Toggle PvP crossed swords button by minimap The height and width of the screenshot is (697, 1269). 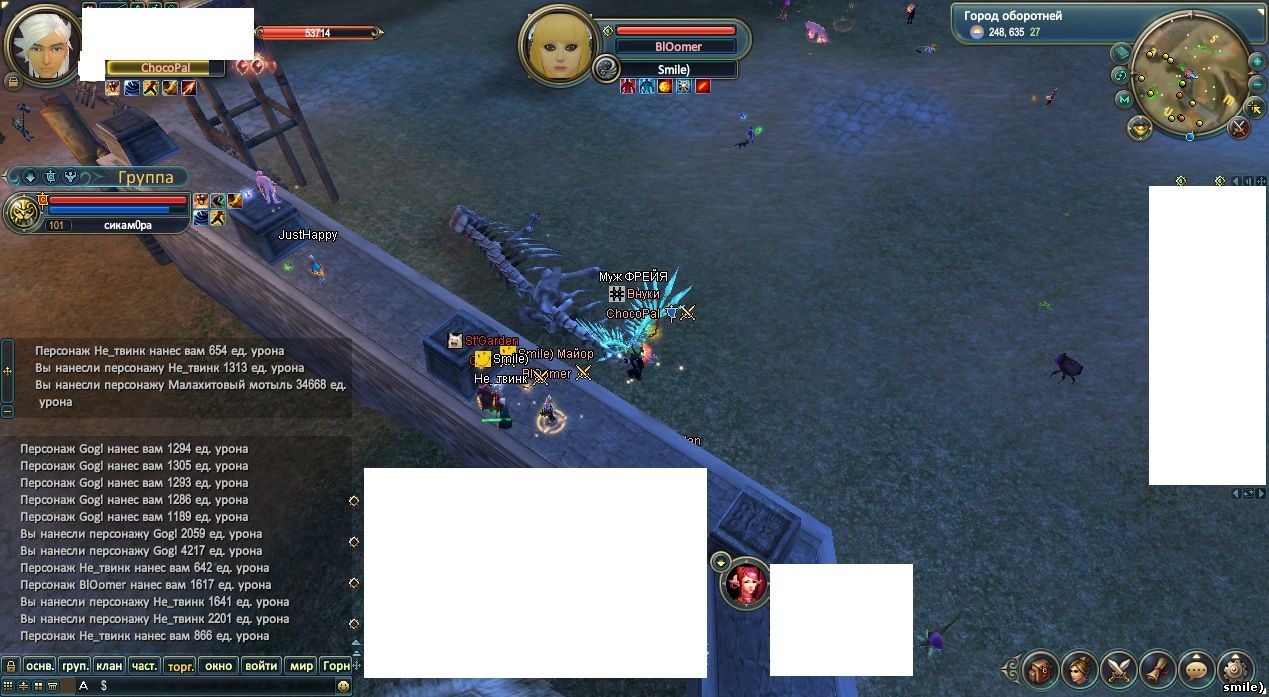tap(1238, 128)
